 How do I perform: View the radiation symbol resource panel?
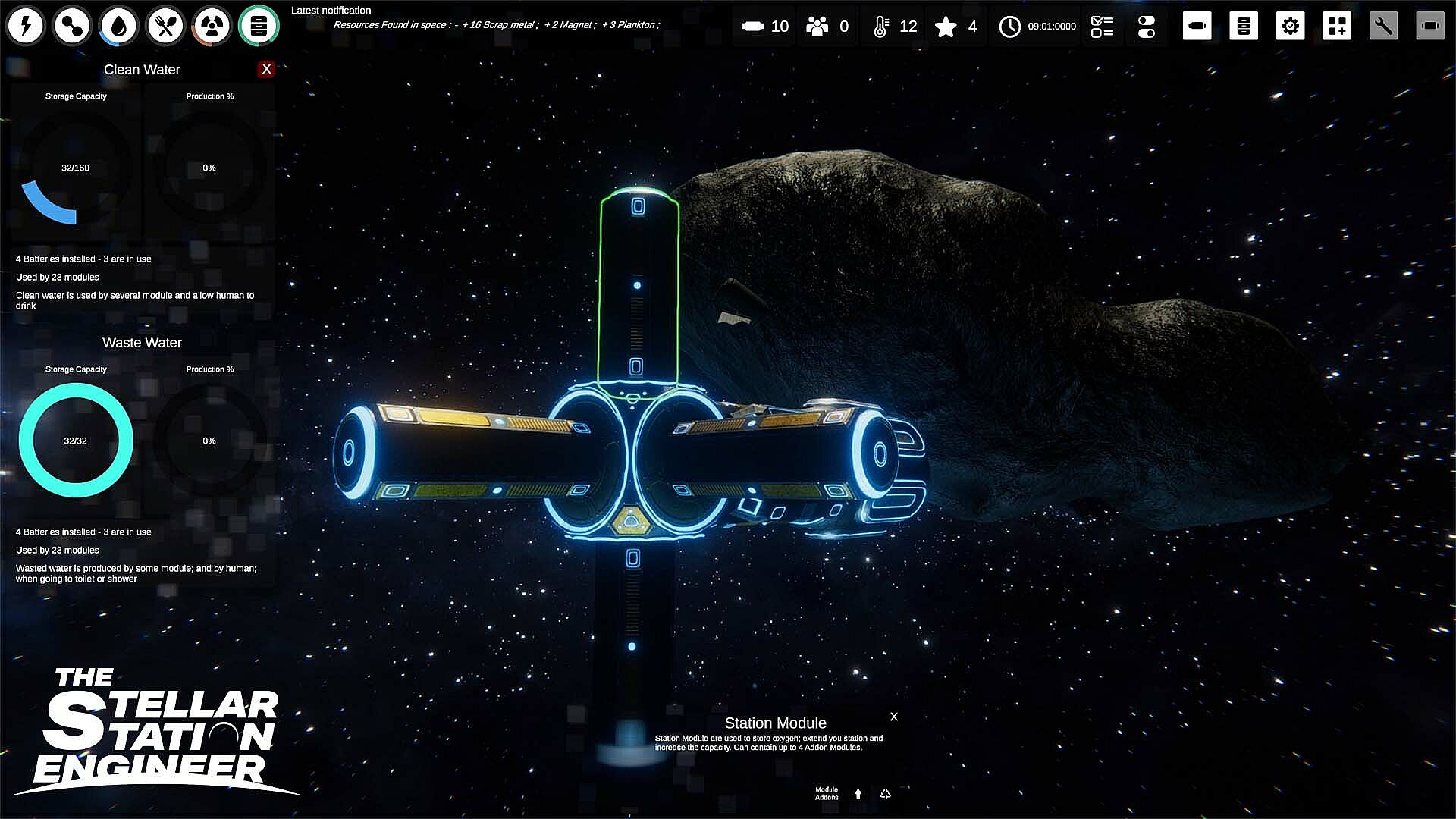212,26
